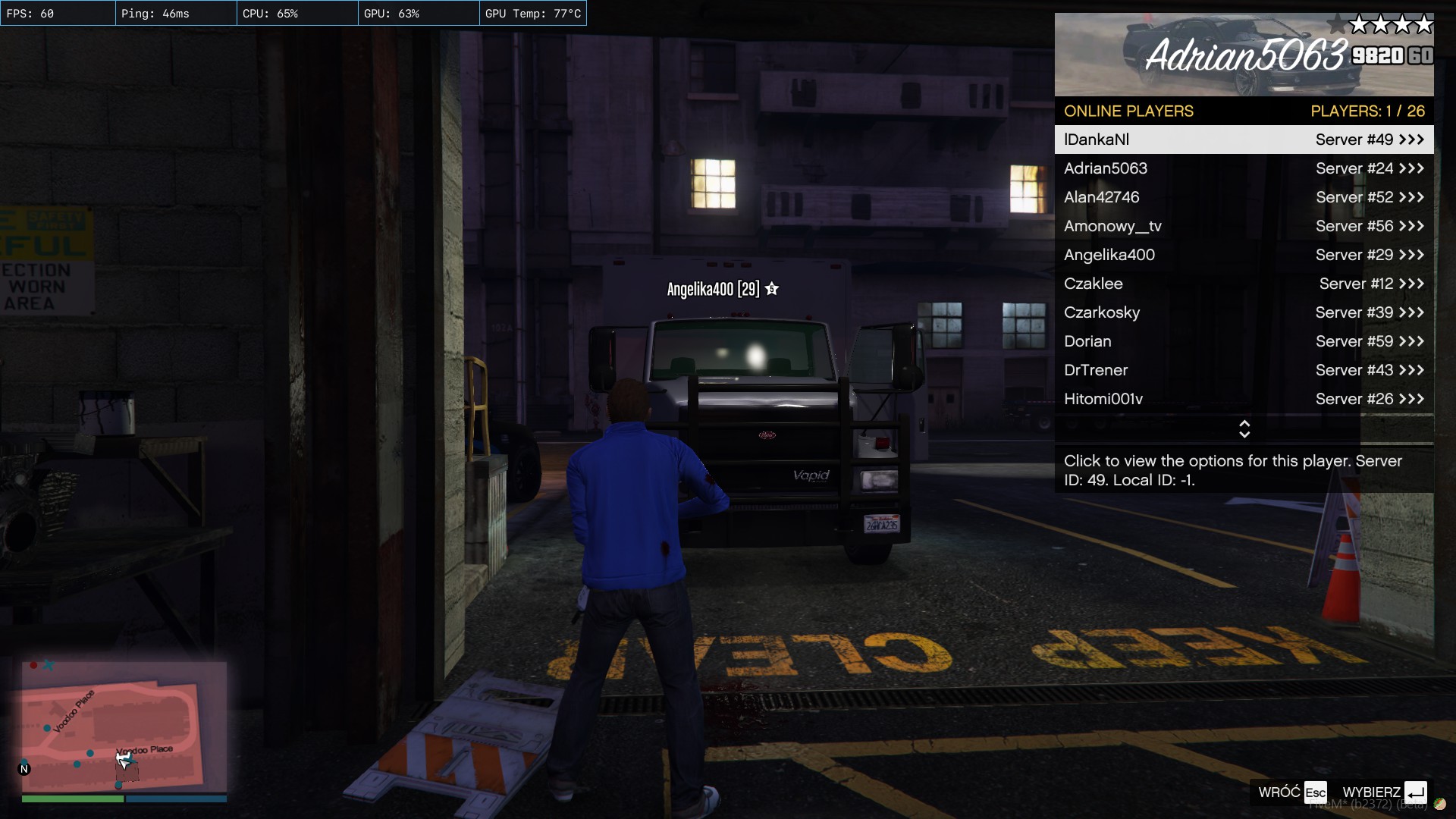Click the WYBIERZ select button

point(1384,792)
